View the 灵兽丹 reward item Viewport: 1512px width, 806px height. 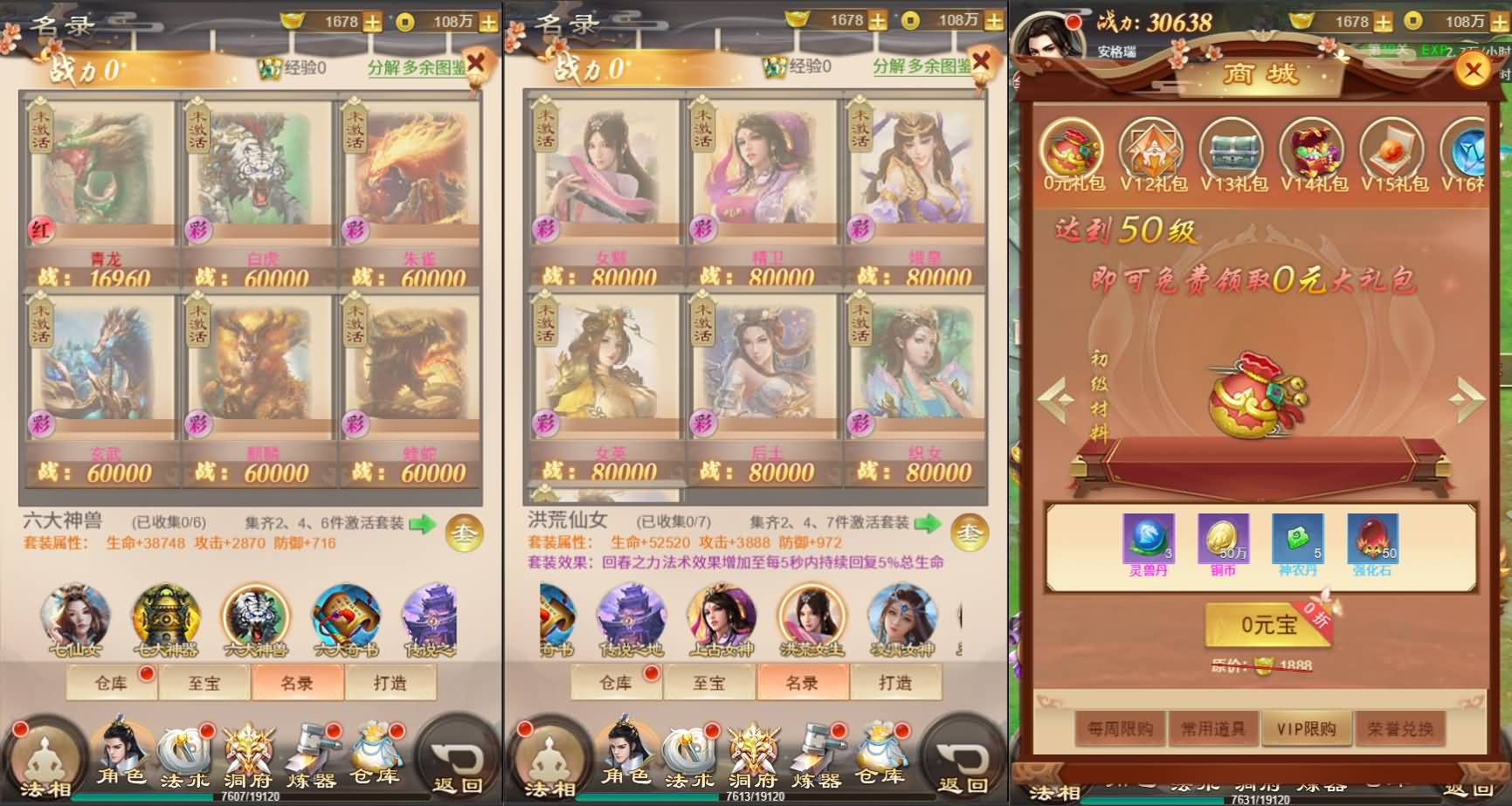[1149, 541]
